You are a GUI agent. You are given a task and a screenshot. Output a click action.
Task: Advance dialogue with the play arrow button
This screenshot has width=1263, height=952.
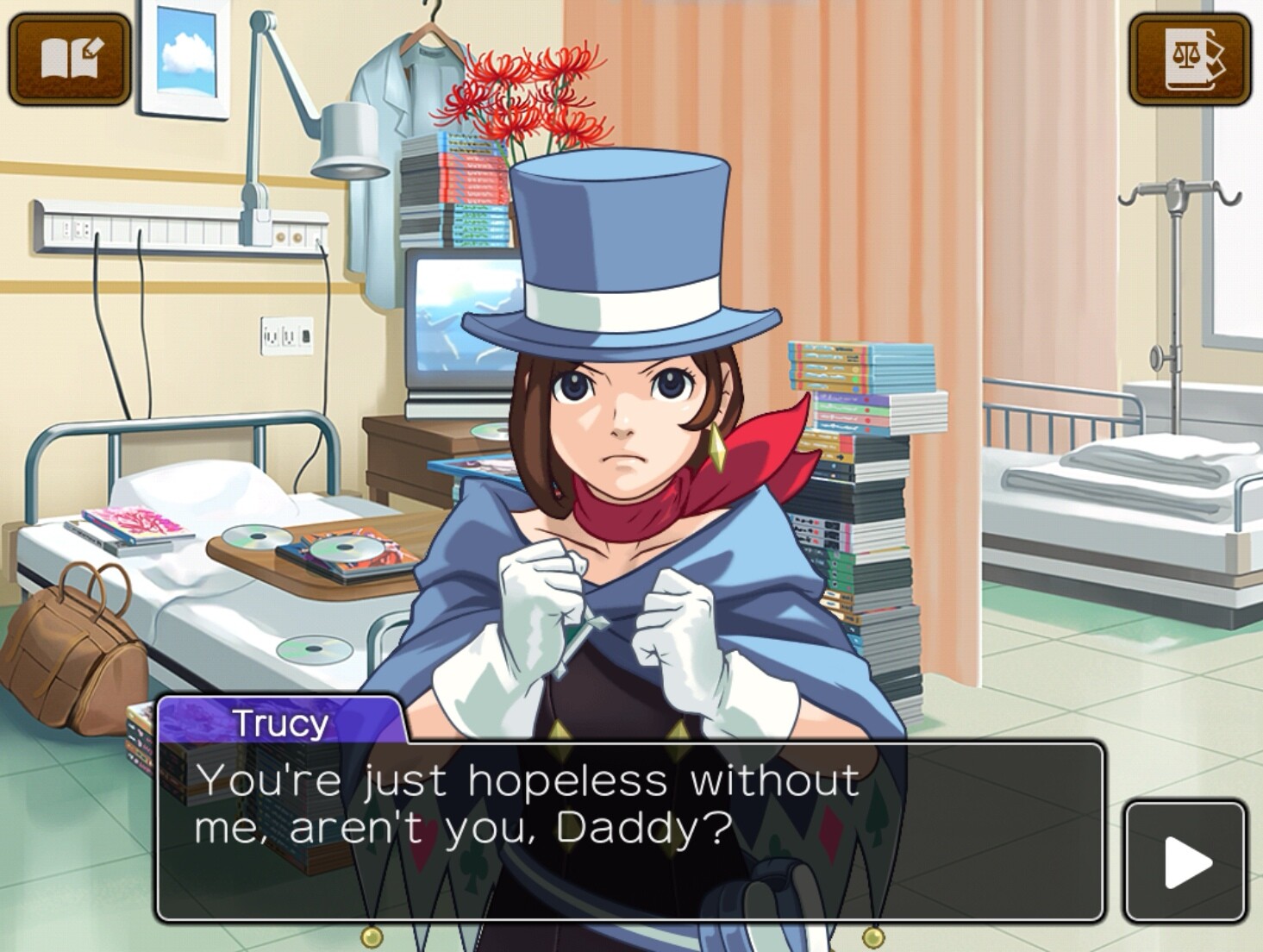pos(1186,861)
